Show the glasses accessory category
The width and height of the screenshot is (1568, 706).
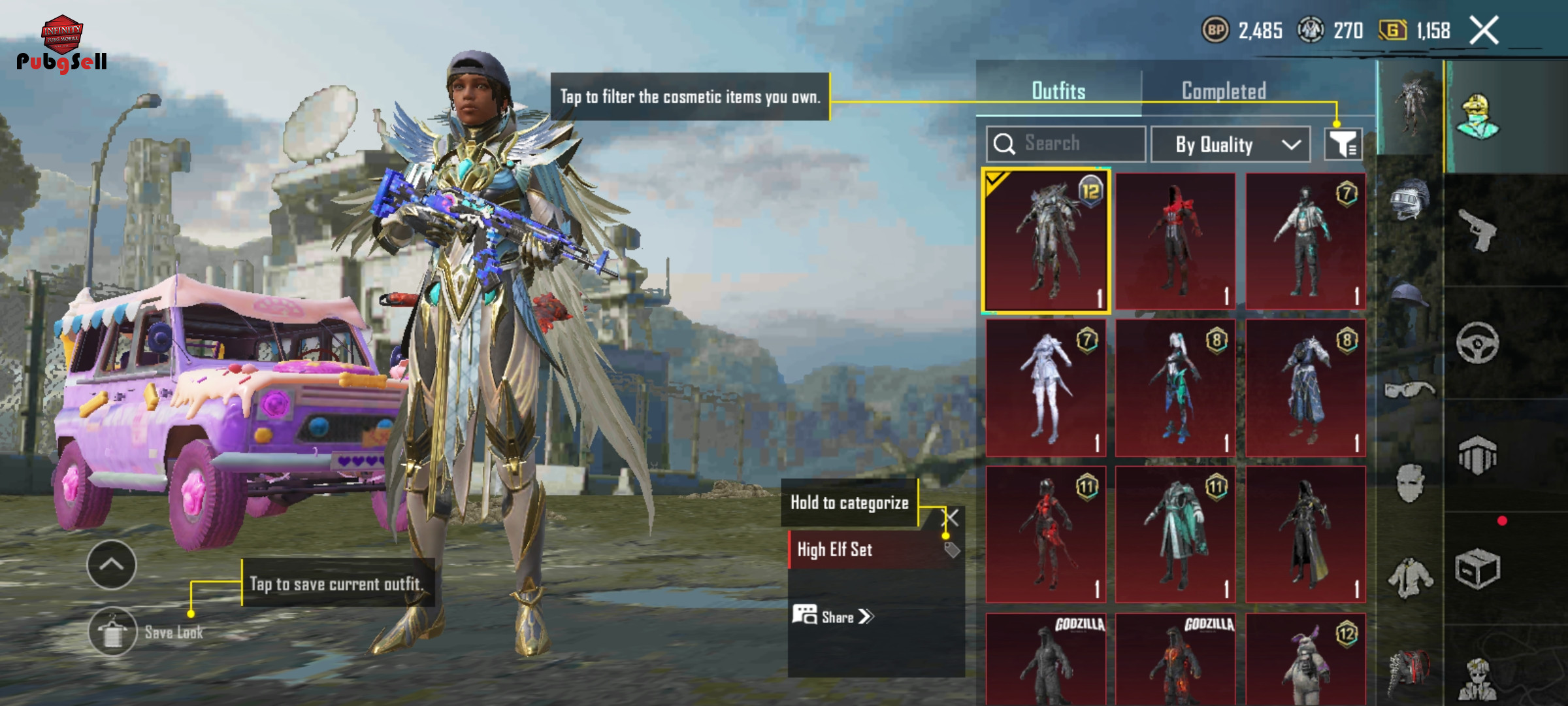1409,390
